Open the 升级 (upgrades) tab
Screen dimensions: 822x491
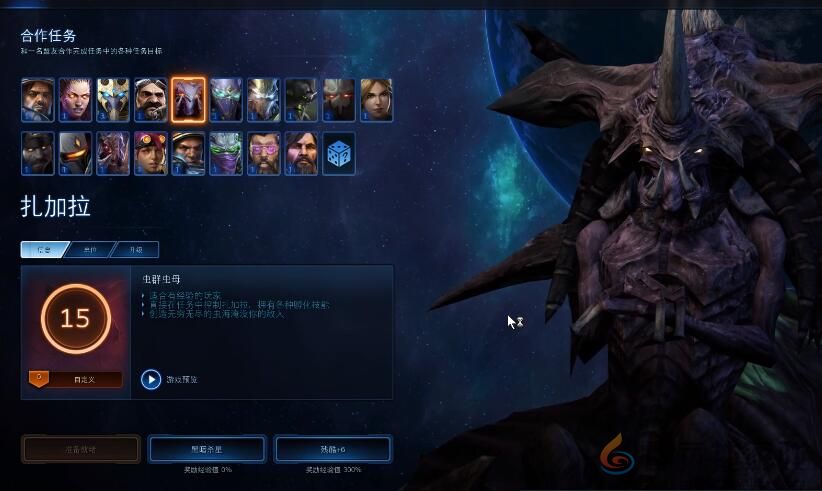coord(136,249)
